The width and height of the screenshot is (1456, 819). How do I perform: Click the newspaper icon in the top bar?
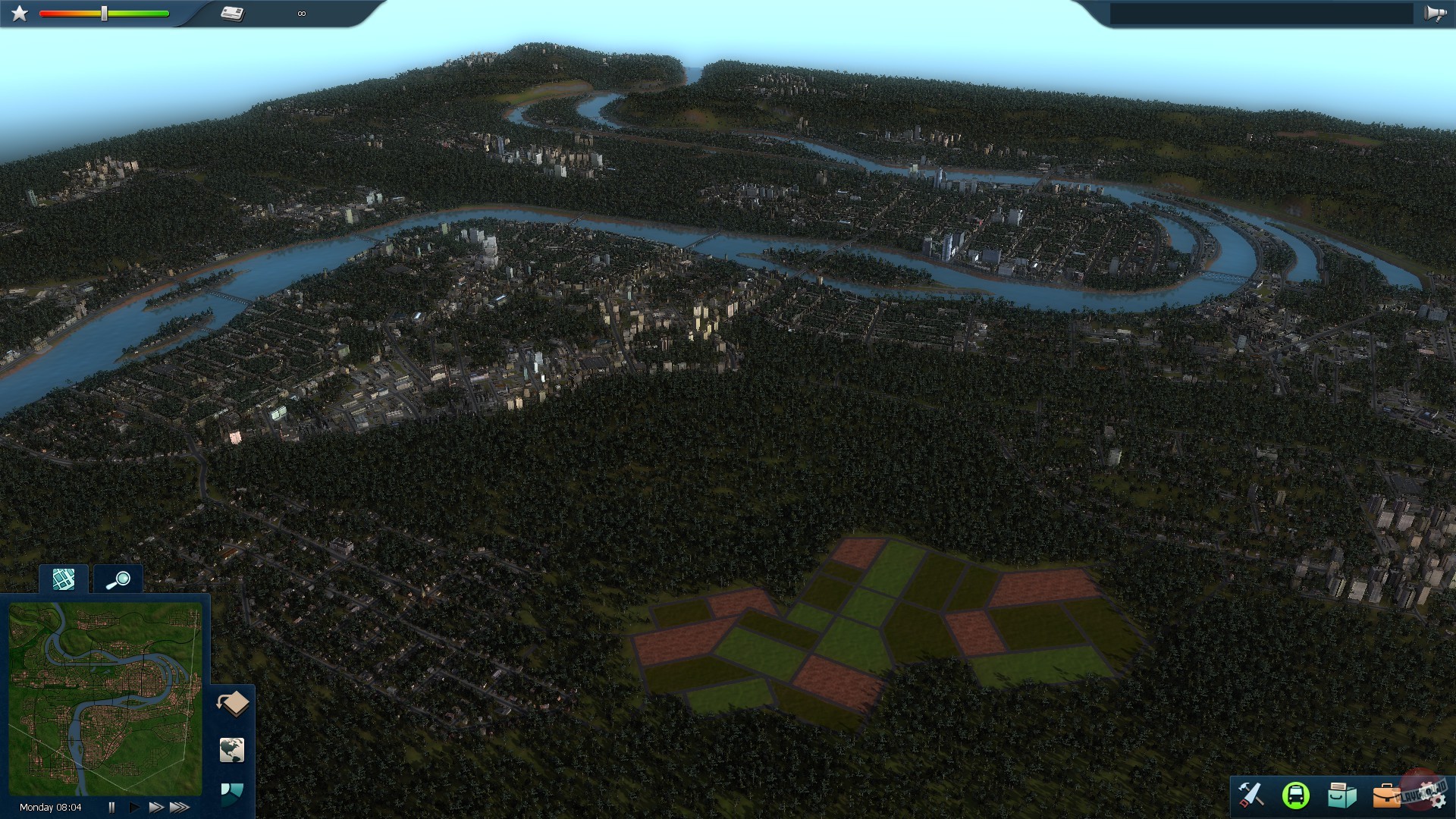(x=233, y=12)
